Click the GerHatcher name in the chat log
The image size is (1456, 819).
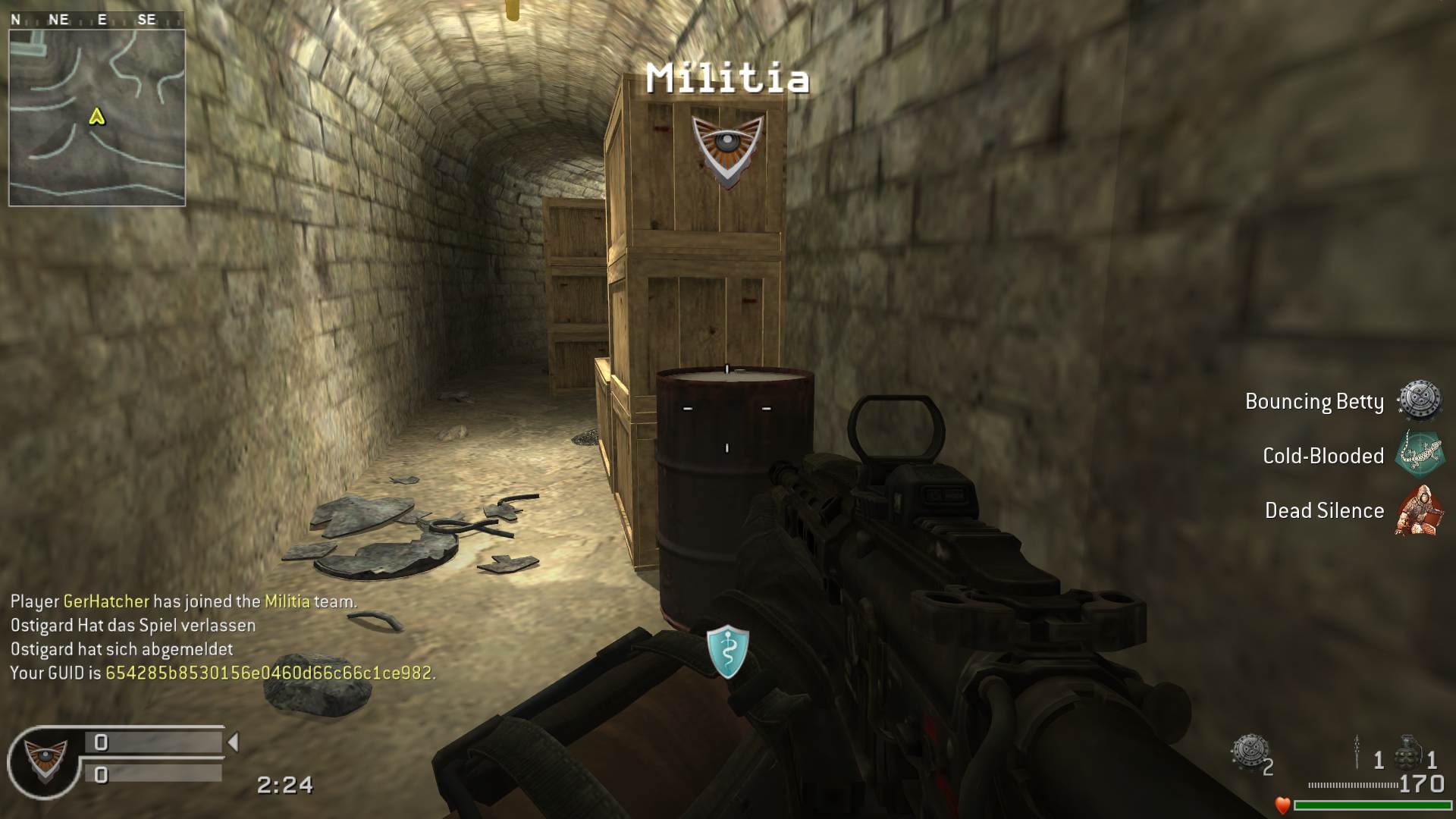click(106, 601)
